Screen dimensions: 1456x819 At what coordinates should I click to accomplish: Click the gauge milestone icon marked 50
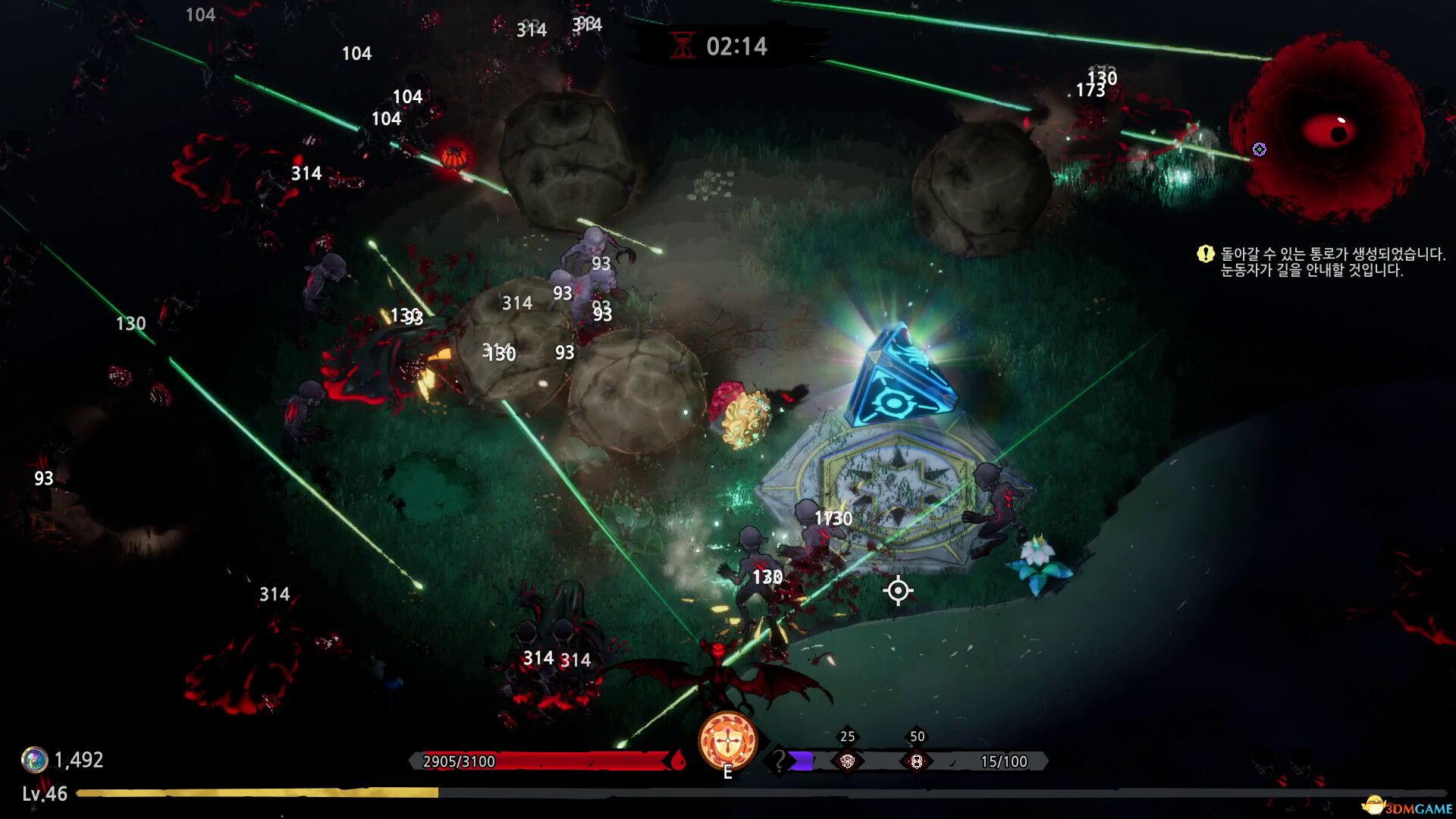click(916, 761)
